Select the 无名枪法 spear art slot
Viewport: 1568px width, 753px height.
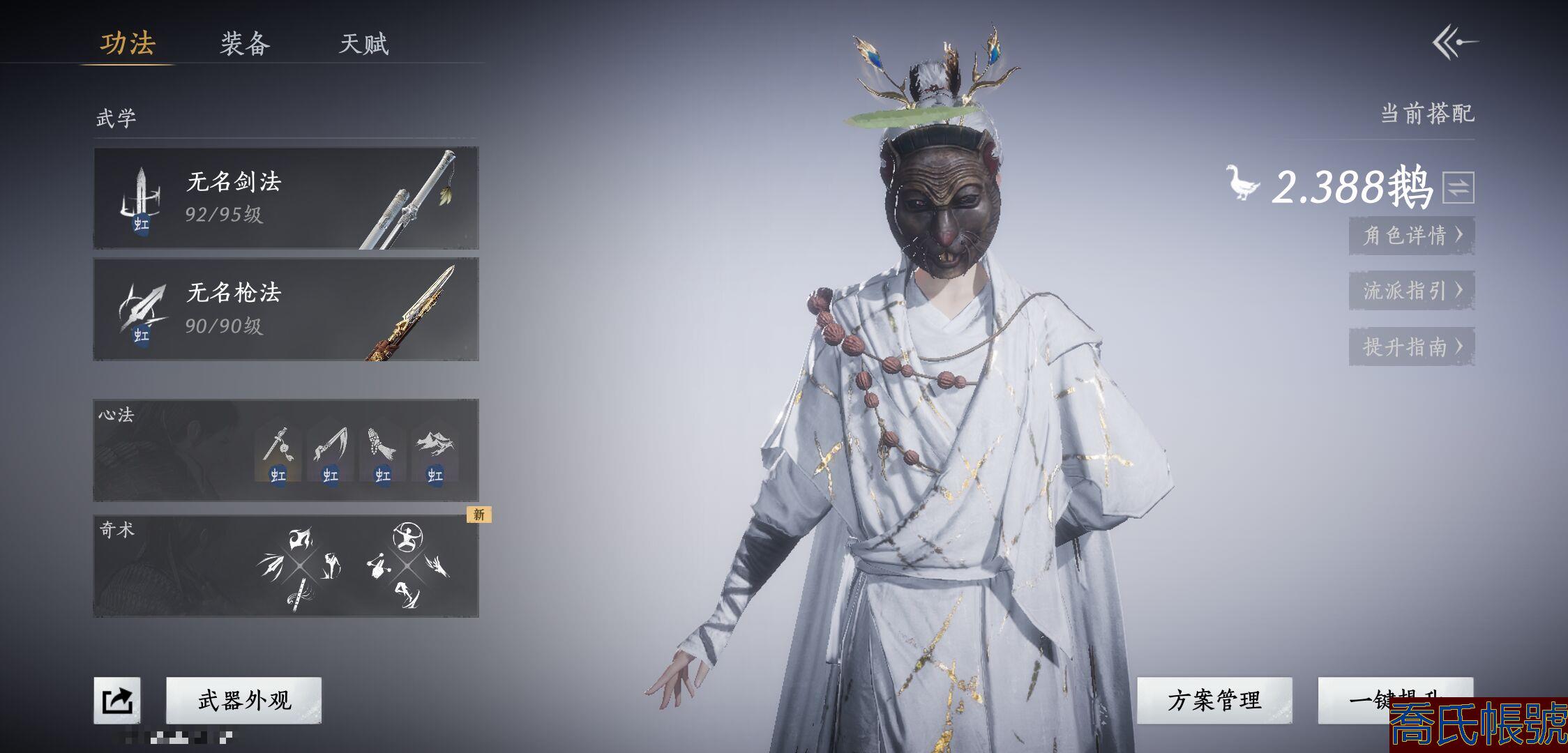point(286,309)
